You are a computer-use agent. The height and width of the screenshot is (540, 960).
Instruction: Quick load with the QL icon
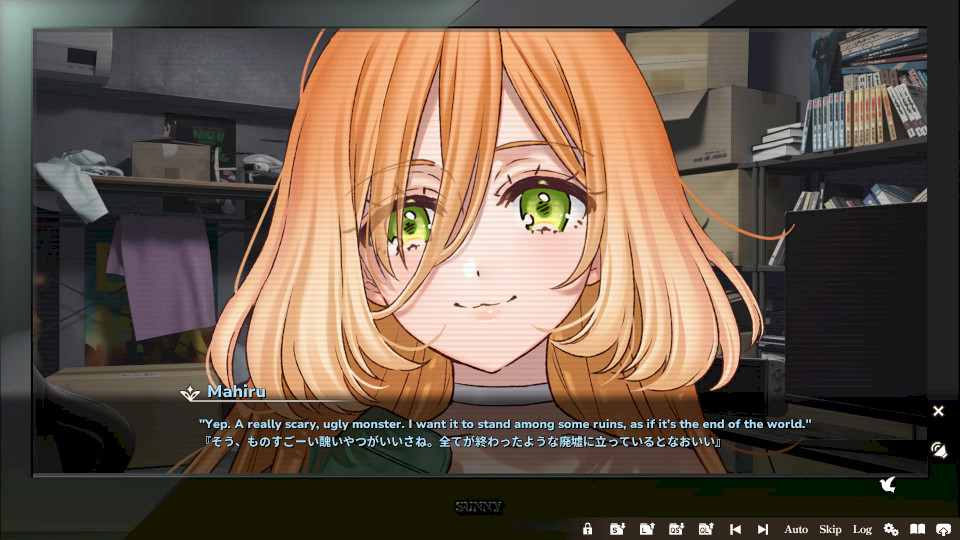[705, 529]
